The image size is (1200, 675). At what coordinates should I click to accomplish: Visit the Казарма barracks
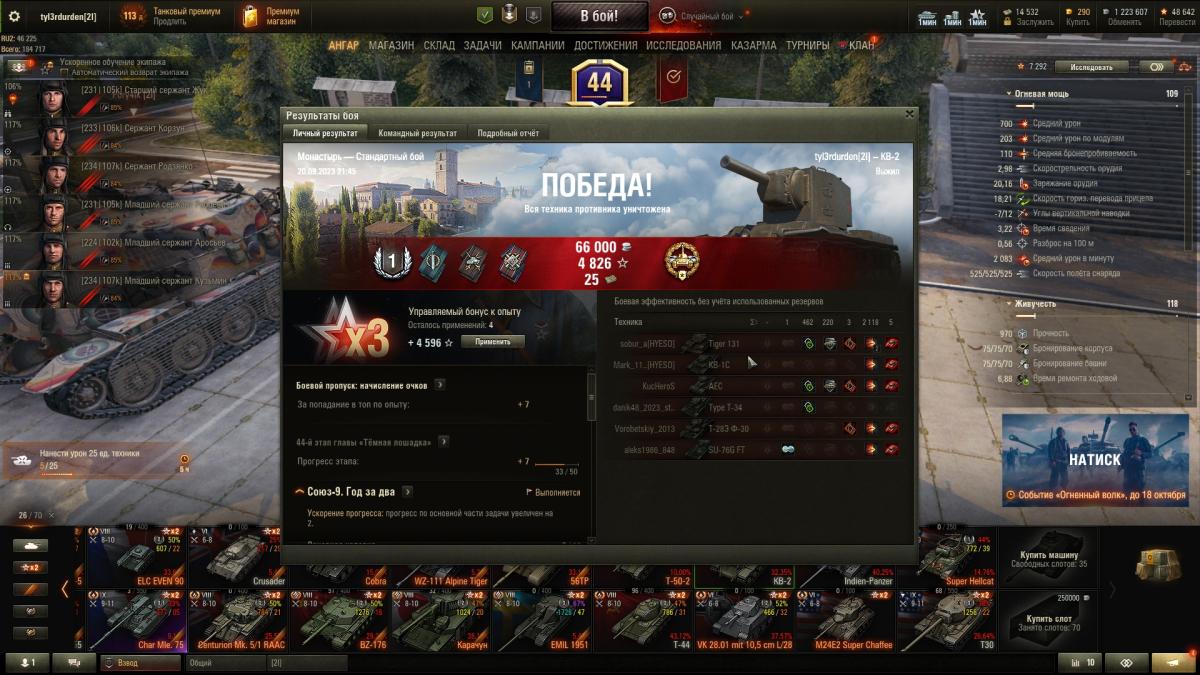pos(753,45)
